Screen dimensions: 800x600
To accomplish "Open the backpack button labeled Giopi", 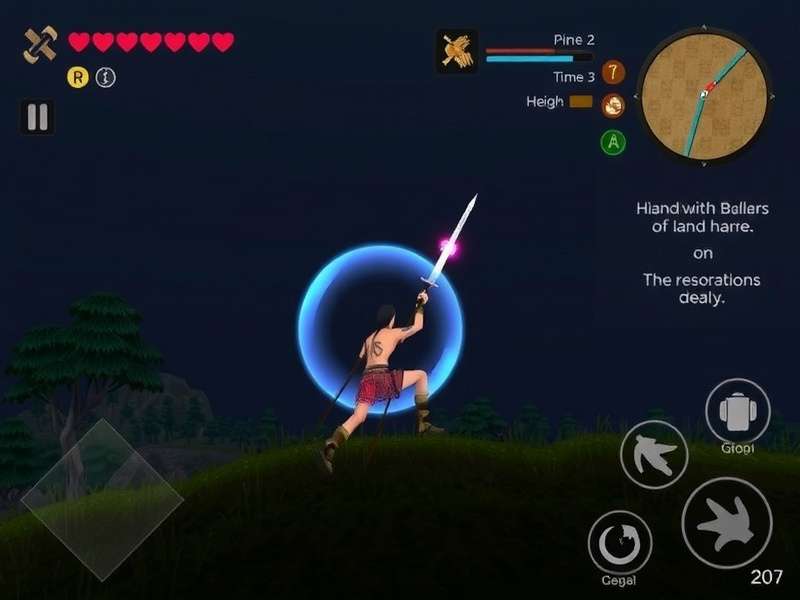I will point(738,411).
